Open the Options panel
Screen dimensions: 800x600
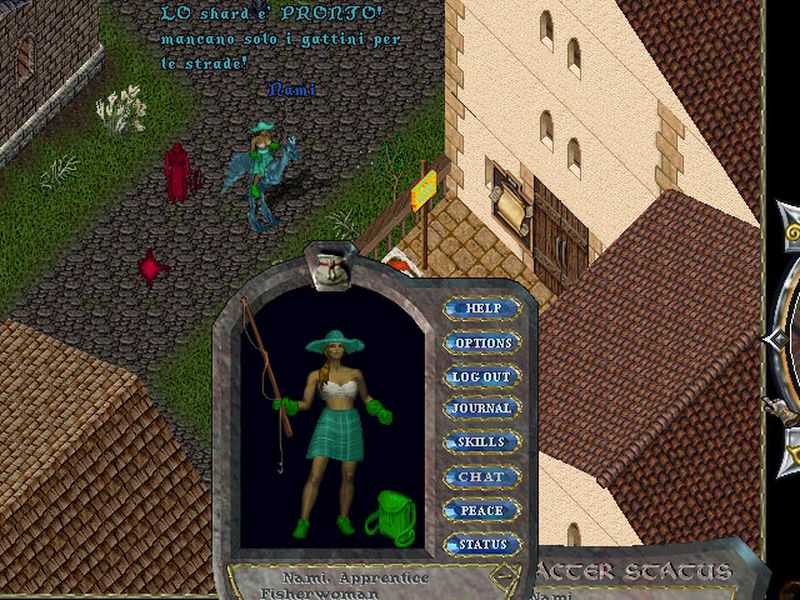point(482,342)
